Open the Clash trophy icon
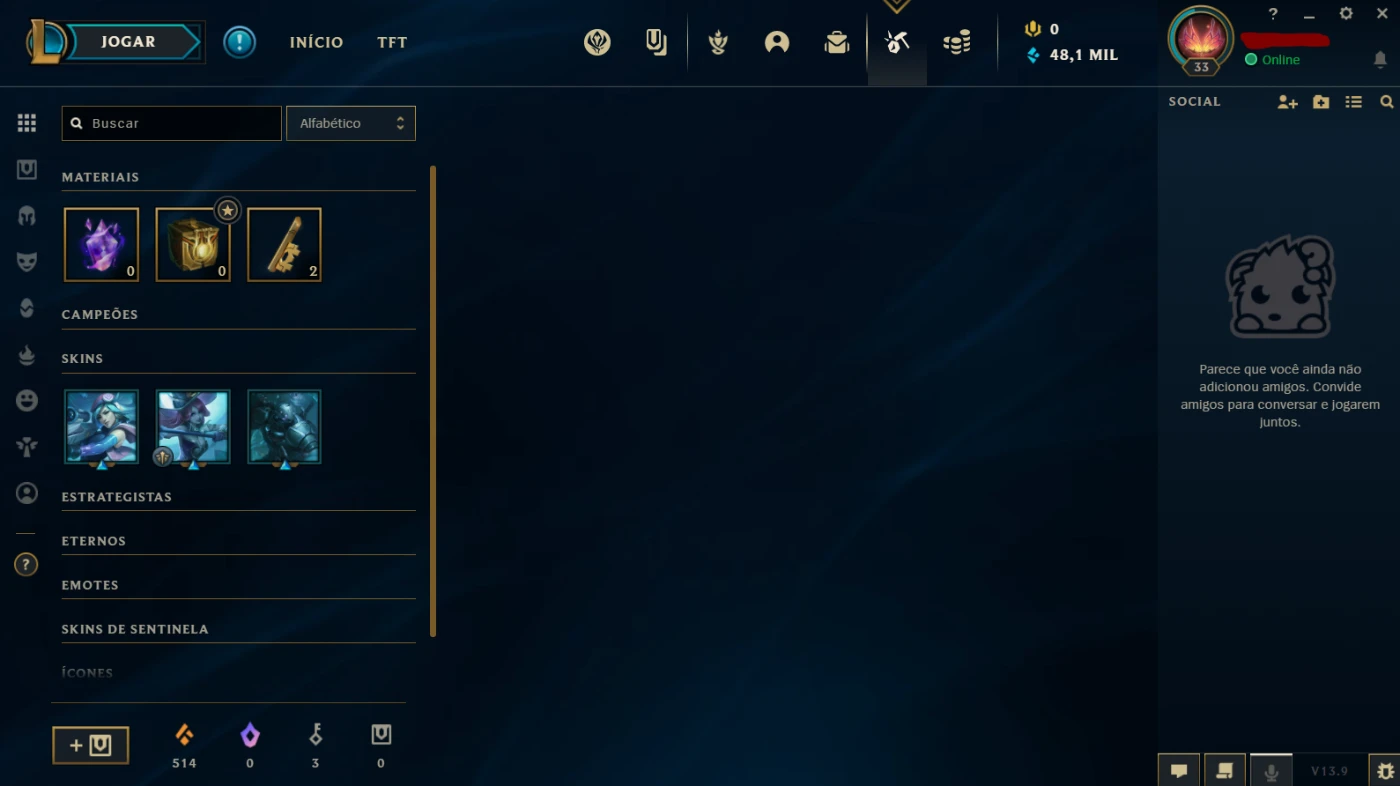 coord(717,41)
